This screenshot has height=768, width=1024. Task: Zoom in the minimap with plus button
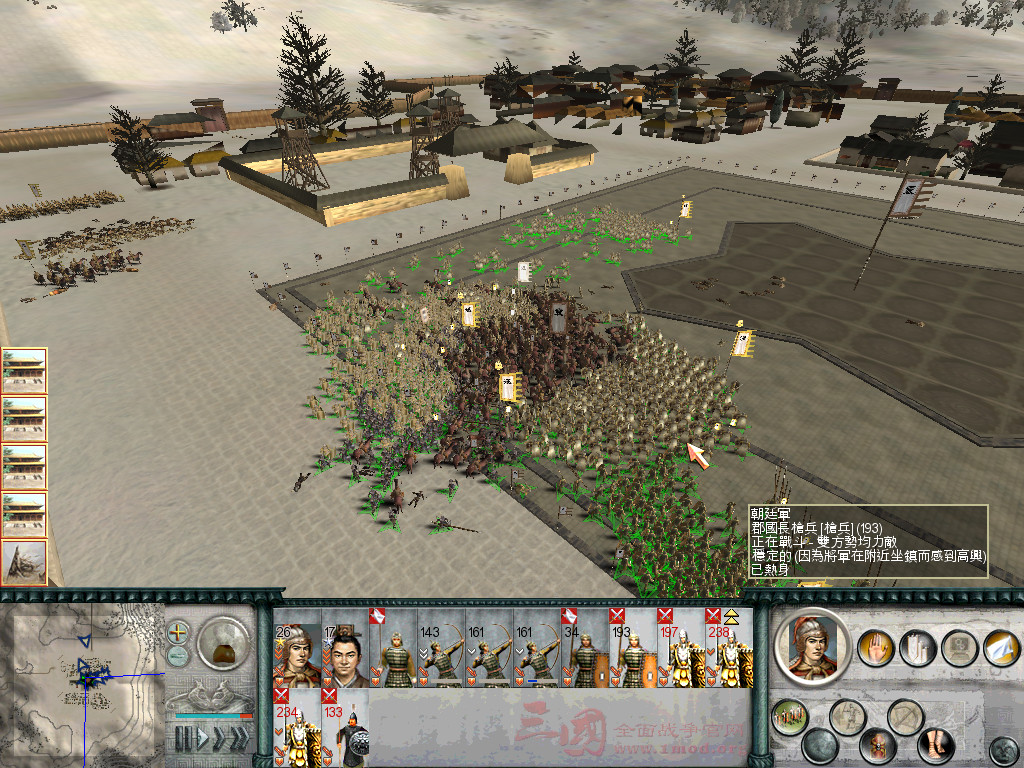pyautogui.click(x=178, y=632)
